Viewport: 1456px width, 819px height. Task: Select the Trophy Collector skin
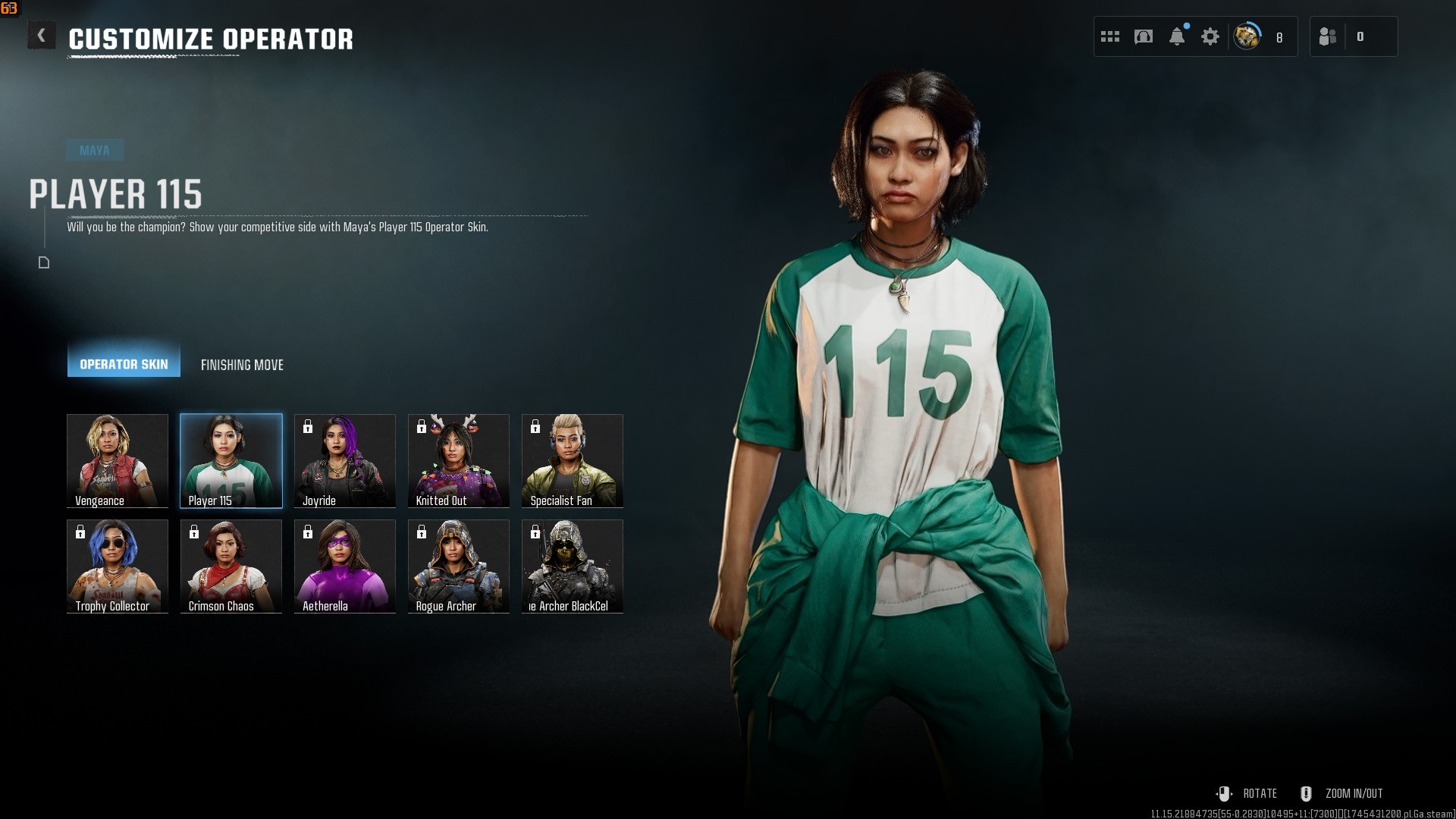(118, 566)
